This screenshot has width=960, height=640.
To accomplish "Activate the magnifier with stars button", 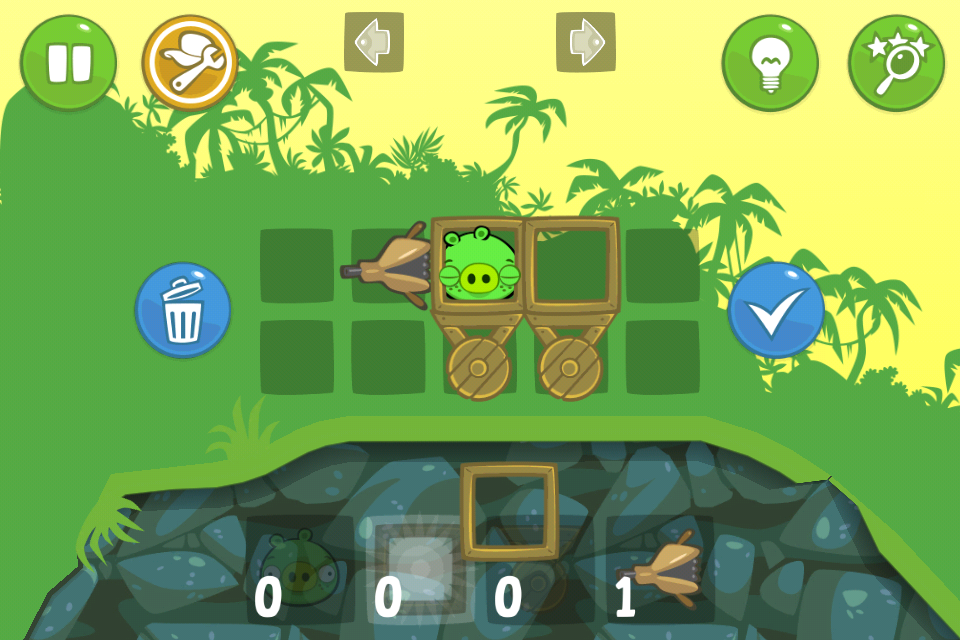I will 896,62.
